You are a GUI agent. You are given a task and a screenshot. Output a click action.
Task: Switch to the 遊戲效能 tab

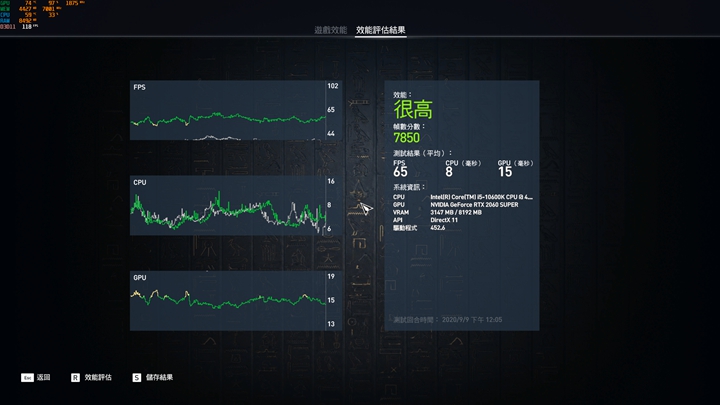330,31
